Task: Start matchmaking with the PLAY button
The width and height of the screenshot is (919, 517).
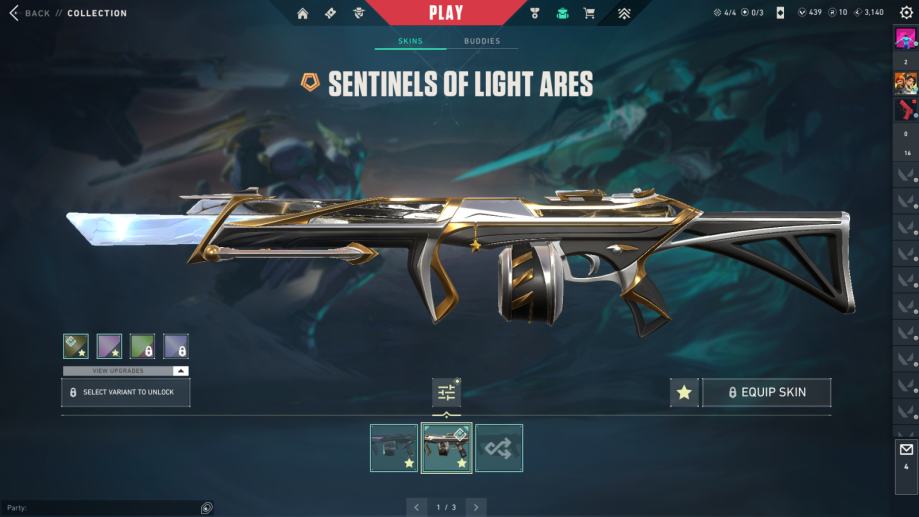Action: point(446,13)
